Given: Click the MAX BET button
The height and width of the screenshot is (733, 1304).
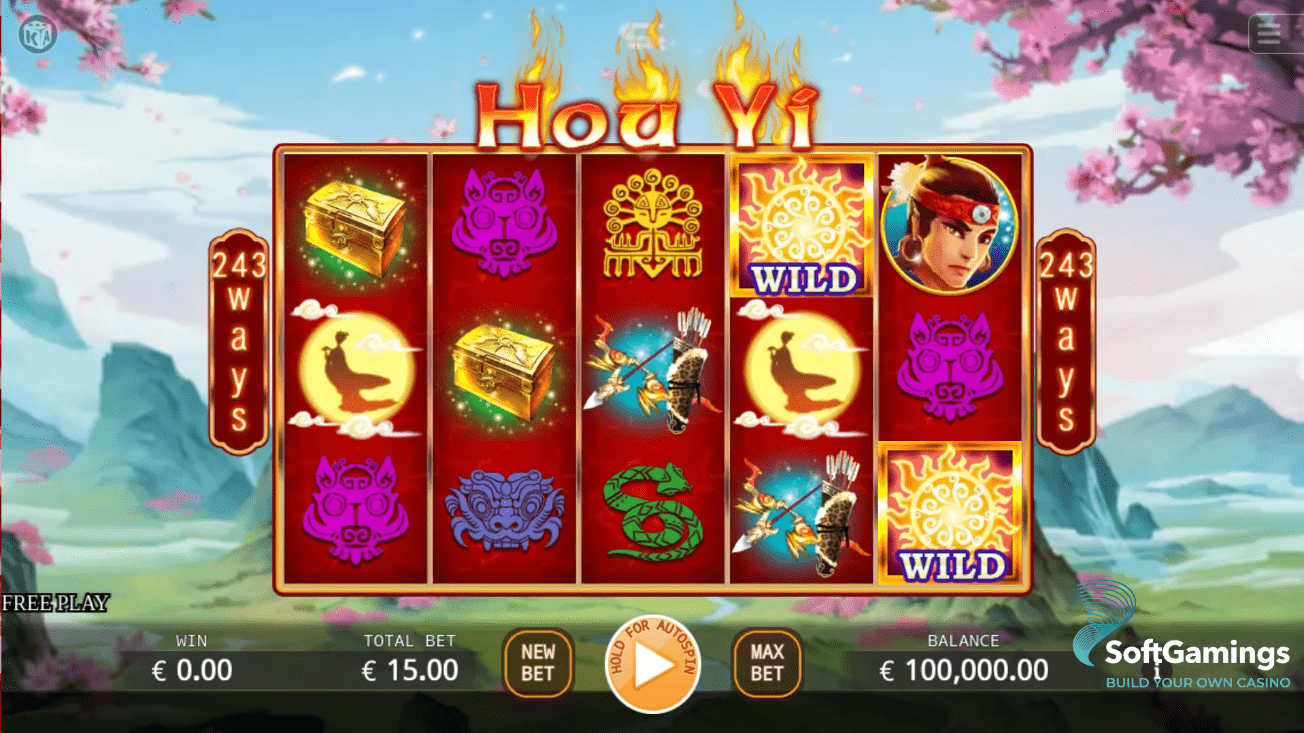Looking at the screenshot, I should point(766,662).
